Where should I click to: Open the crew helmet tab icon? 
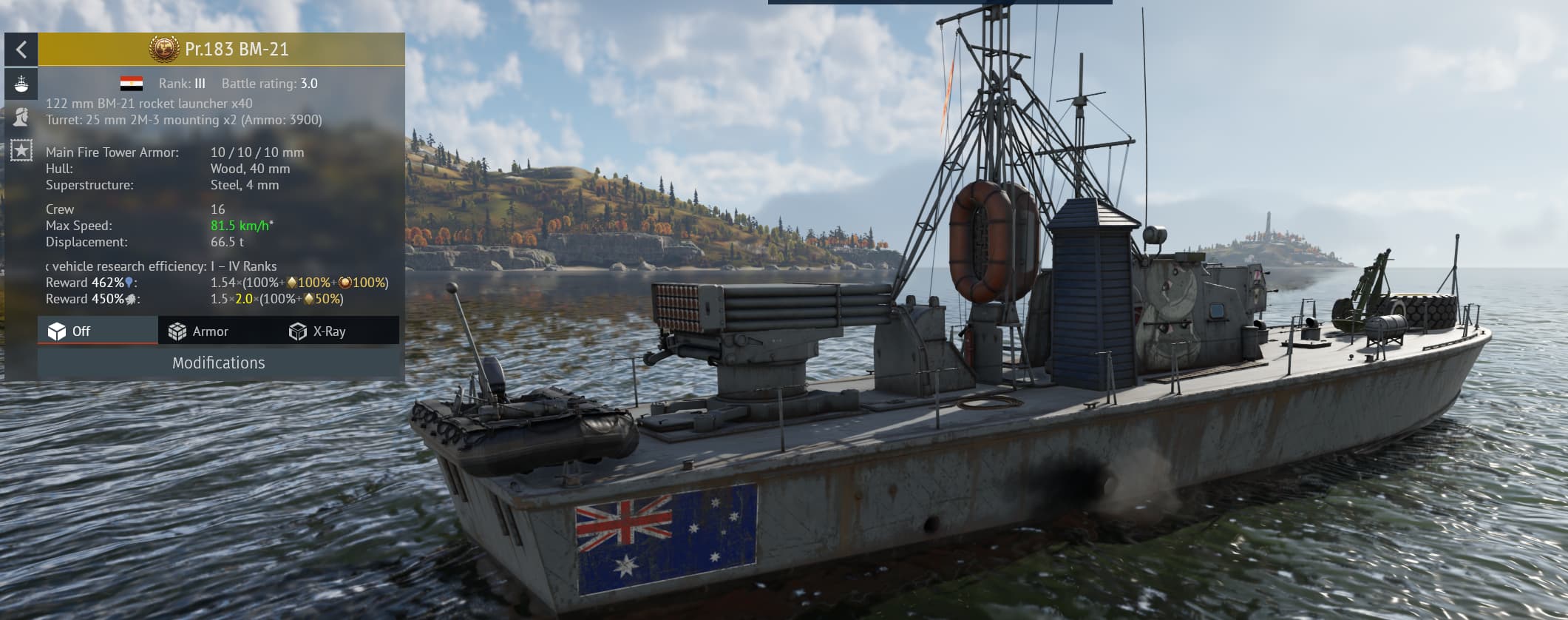pos(21,116)
